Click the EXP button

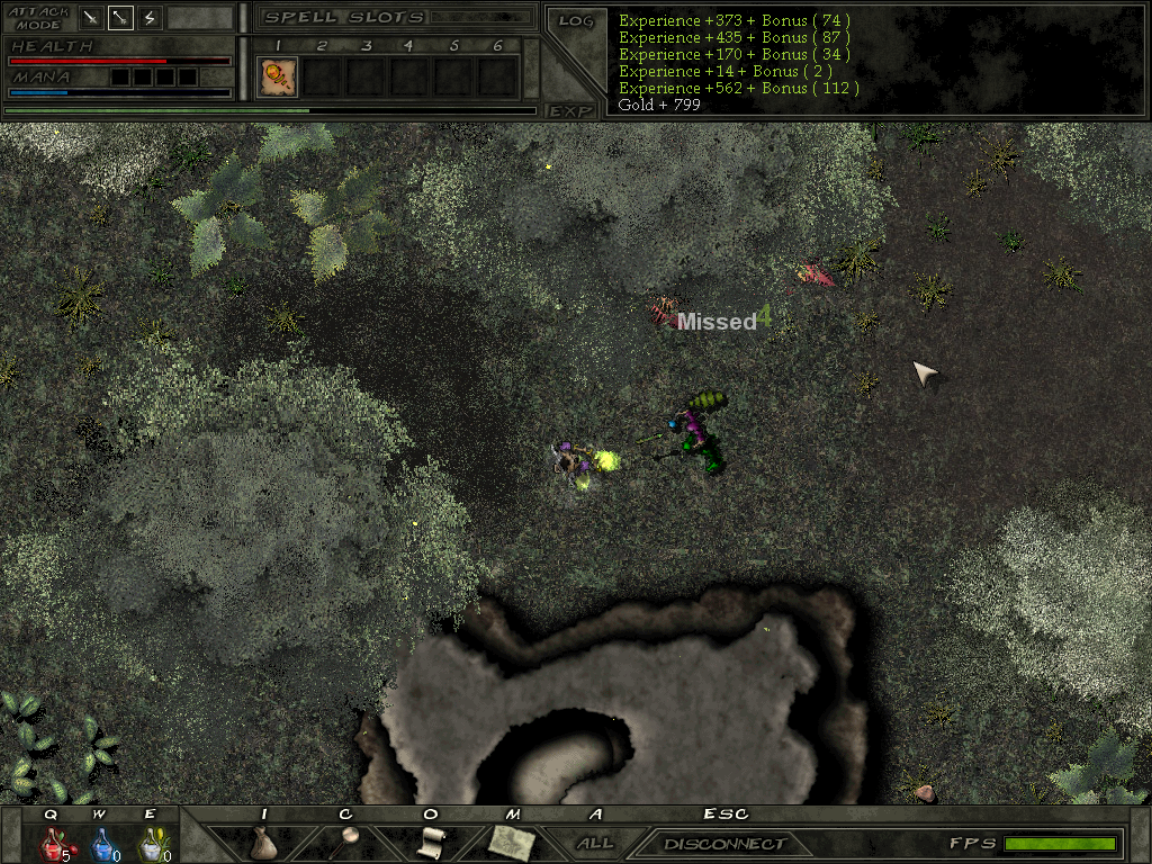570,111
